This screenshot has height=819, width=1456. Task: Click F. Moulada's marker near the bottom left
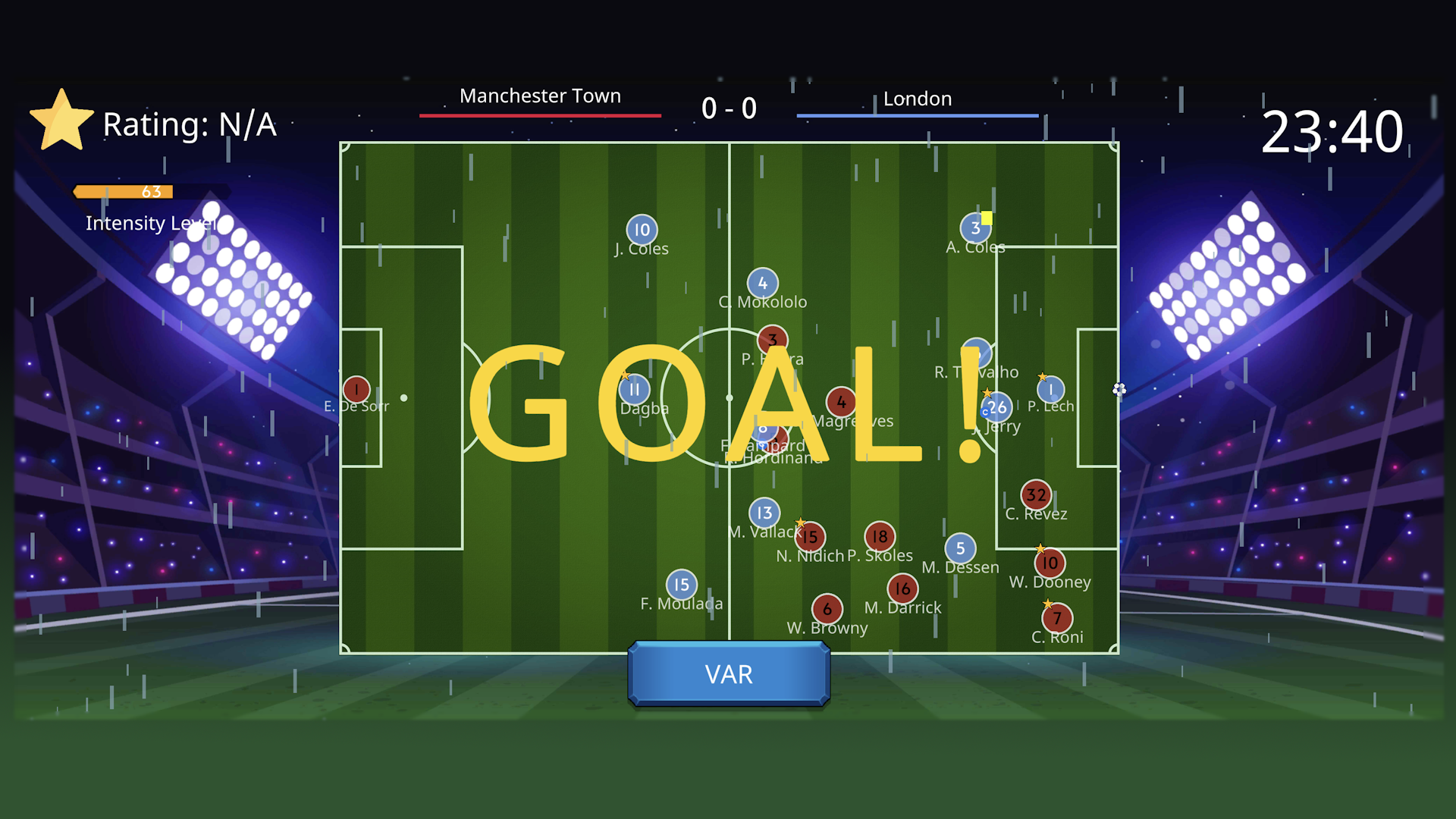680,584
